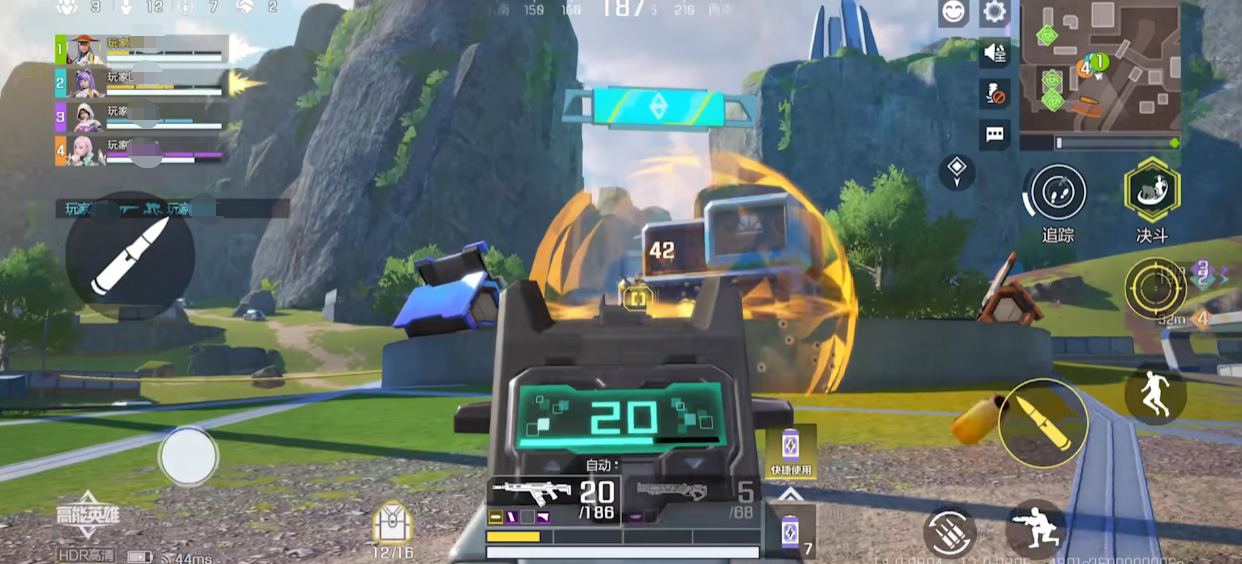Tap the crouch button

tap(1034, 529)
